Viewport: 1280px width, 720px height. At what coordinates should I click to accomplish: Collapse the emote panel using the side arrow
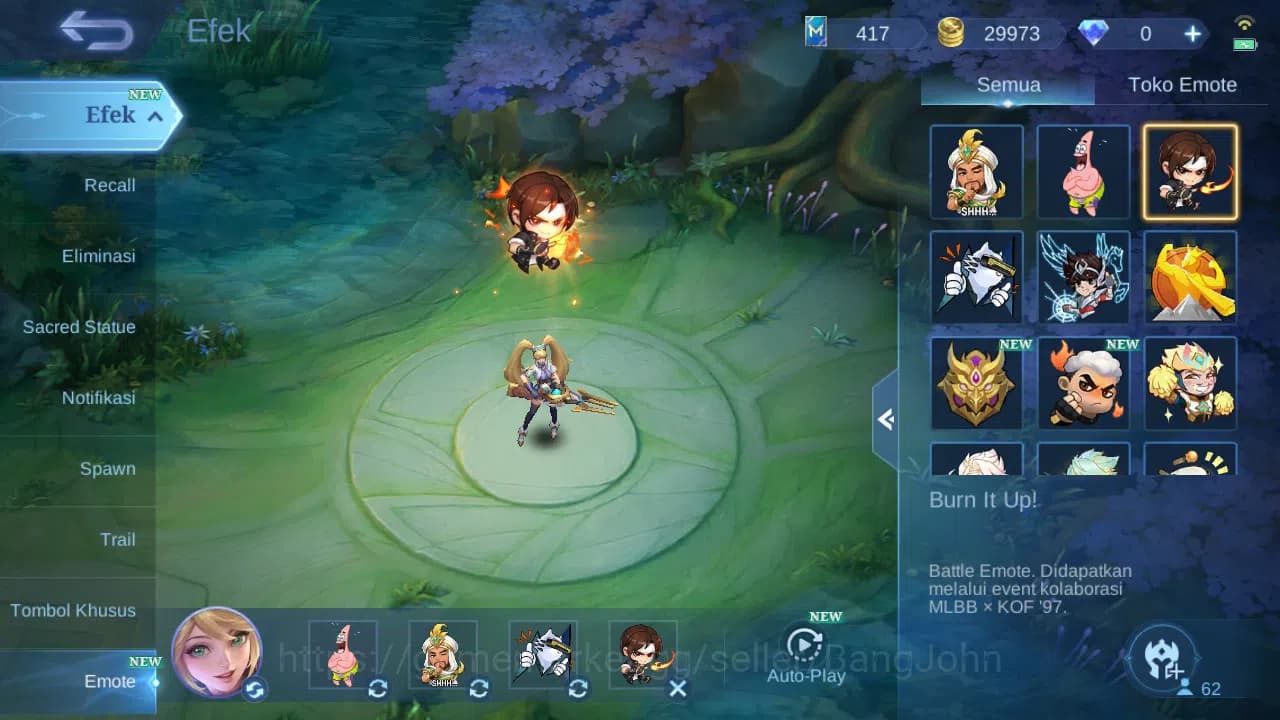point(885,420)
